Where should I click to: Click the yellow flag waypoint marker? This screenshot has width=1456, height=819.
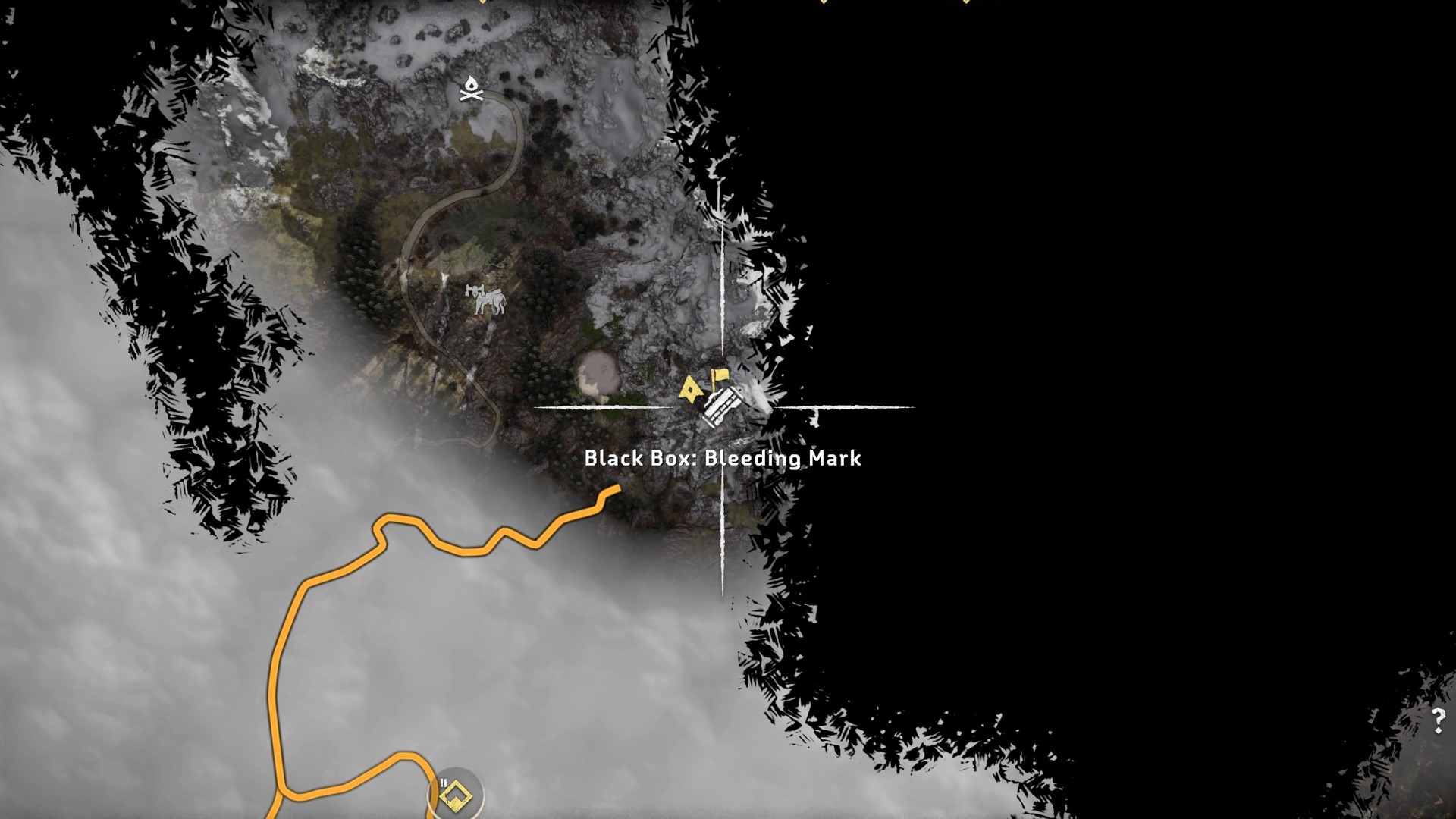point(719,376)
